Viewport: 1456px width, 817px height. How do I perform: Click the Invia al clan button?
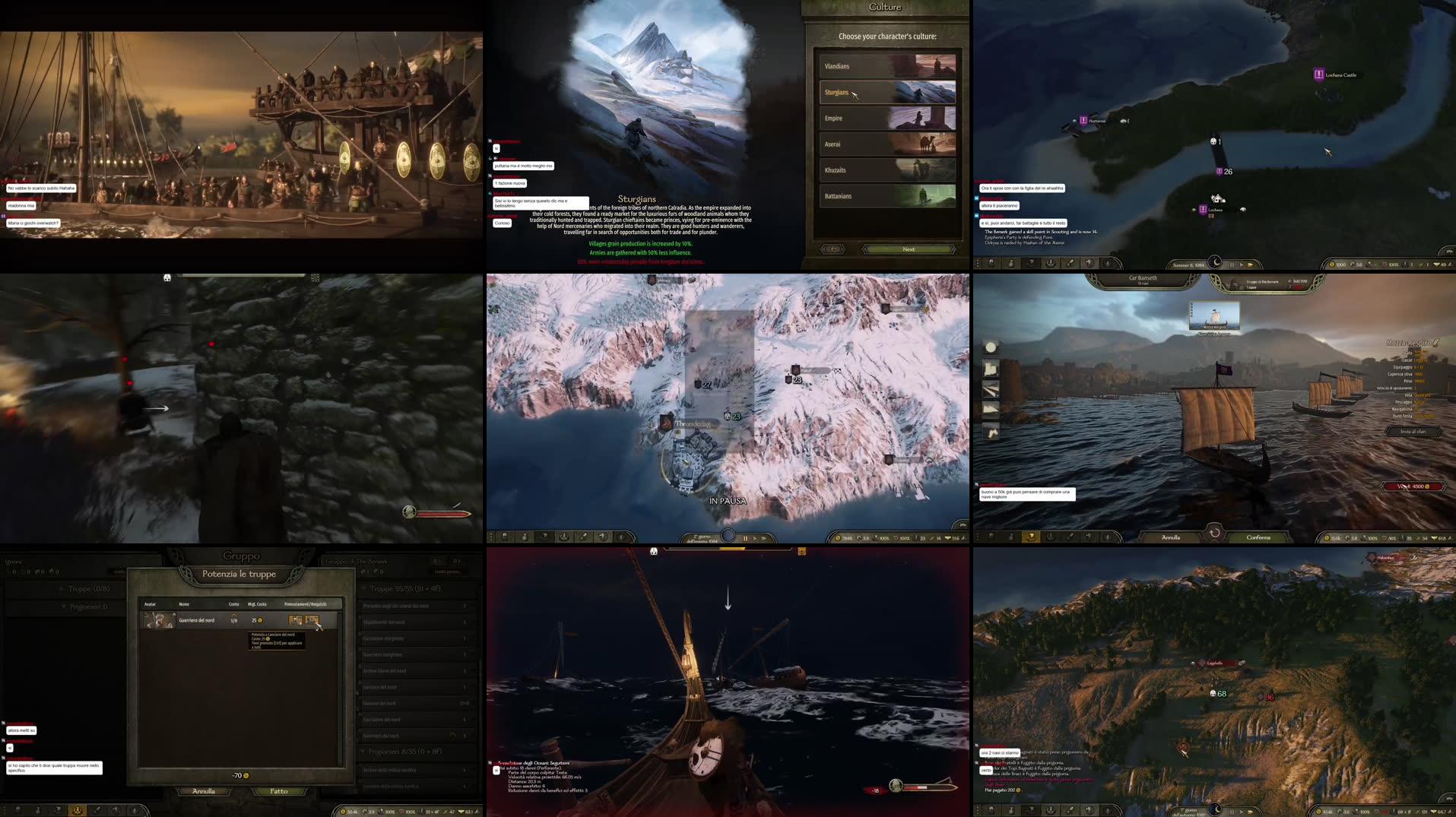[x=1413, y=432]
